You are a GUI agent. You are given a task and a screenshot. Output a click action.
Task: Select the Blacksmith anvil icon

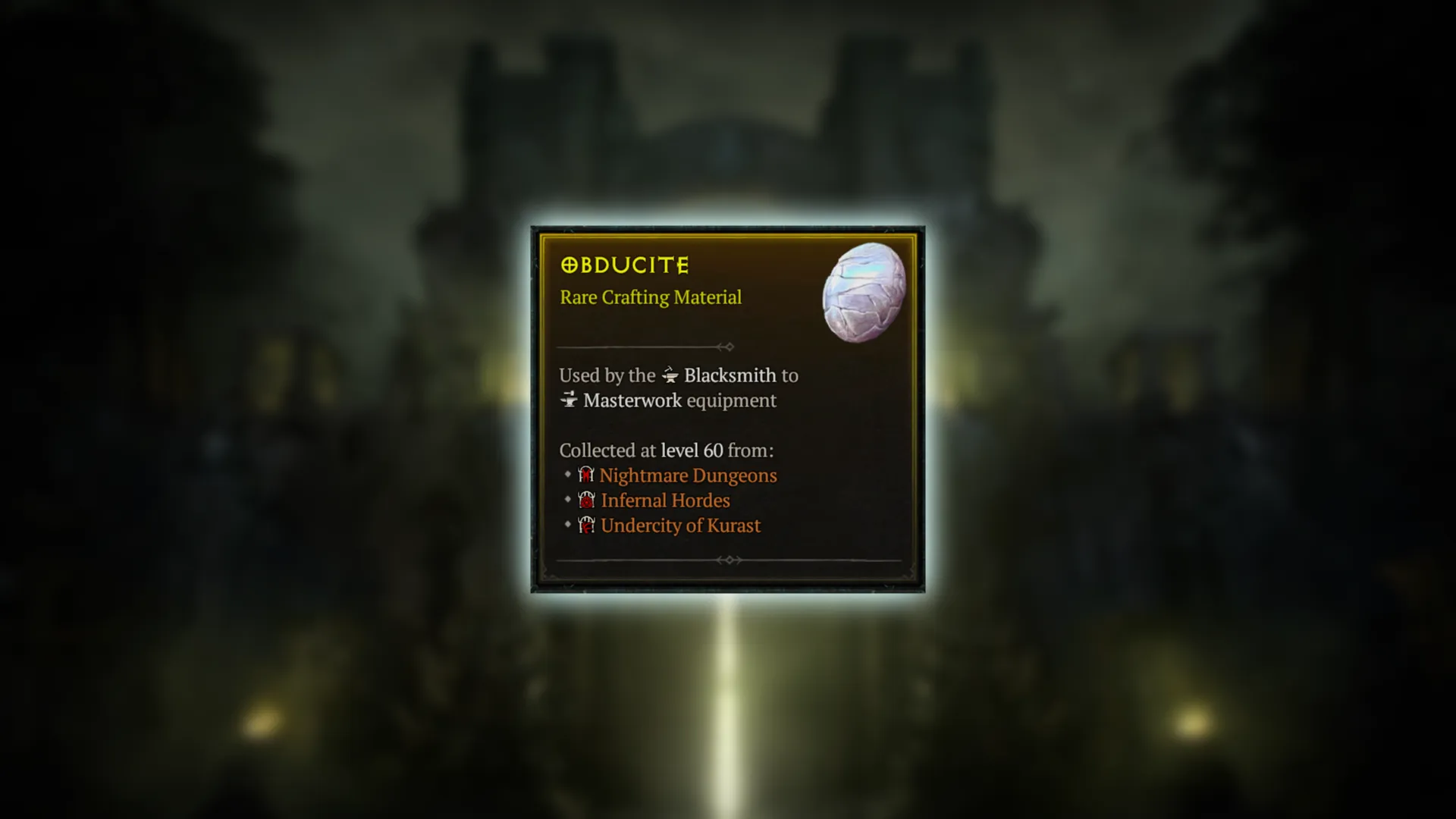(x=670, y=375)
